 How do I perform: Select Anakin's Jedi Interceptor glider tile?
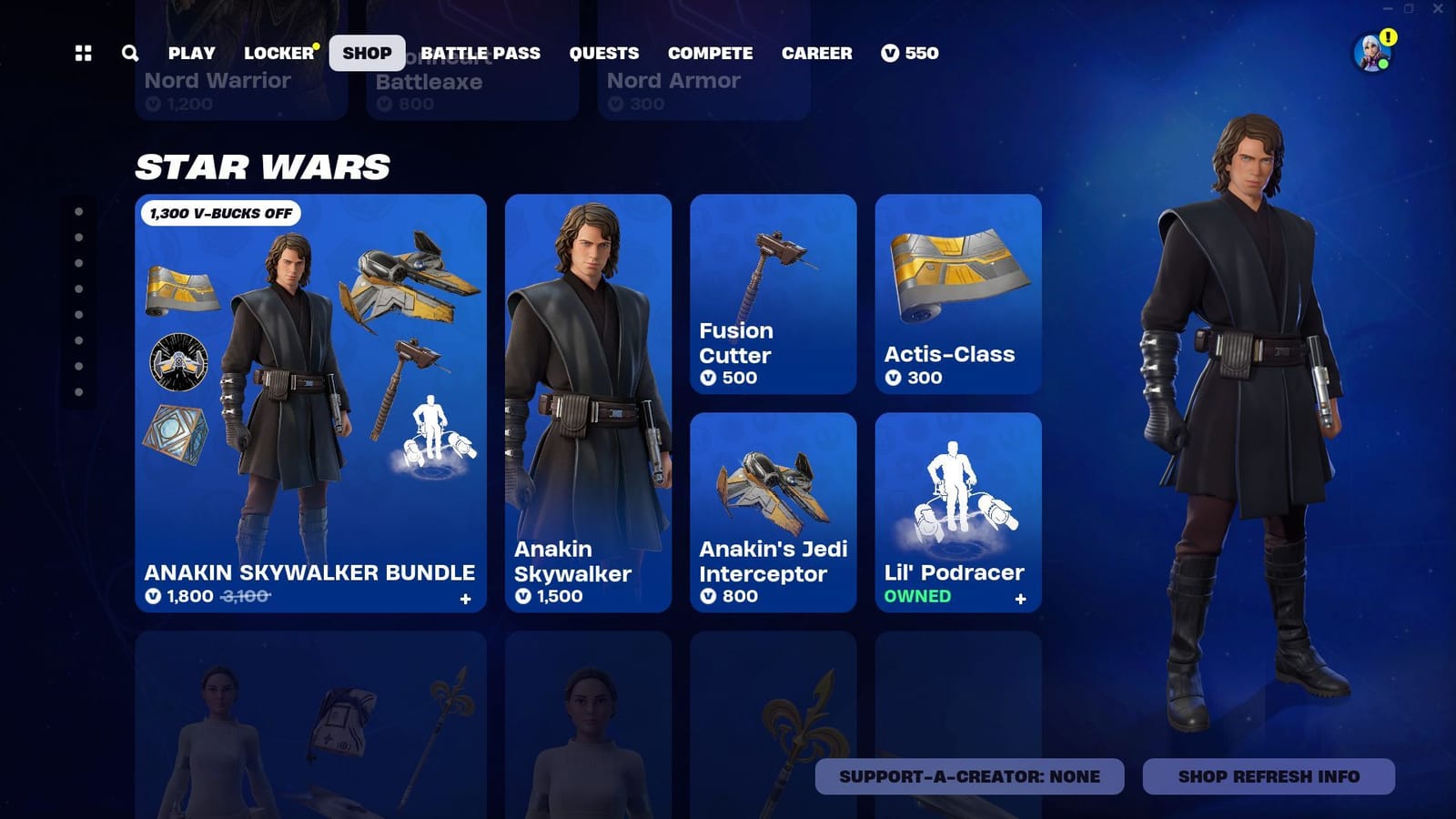[773, 510]
